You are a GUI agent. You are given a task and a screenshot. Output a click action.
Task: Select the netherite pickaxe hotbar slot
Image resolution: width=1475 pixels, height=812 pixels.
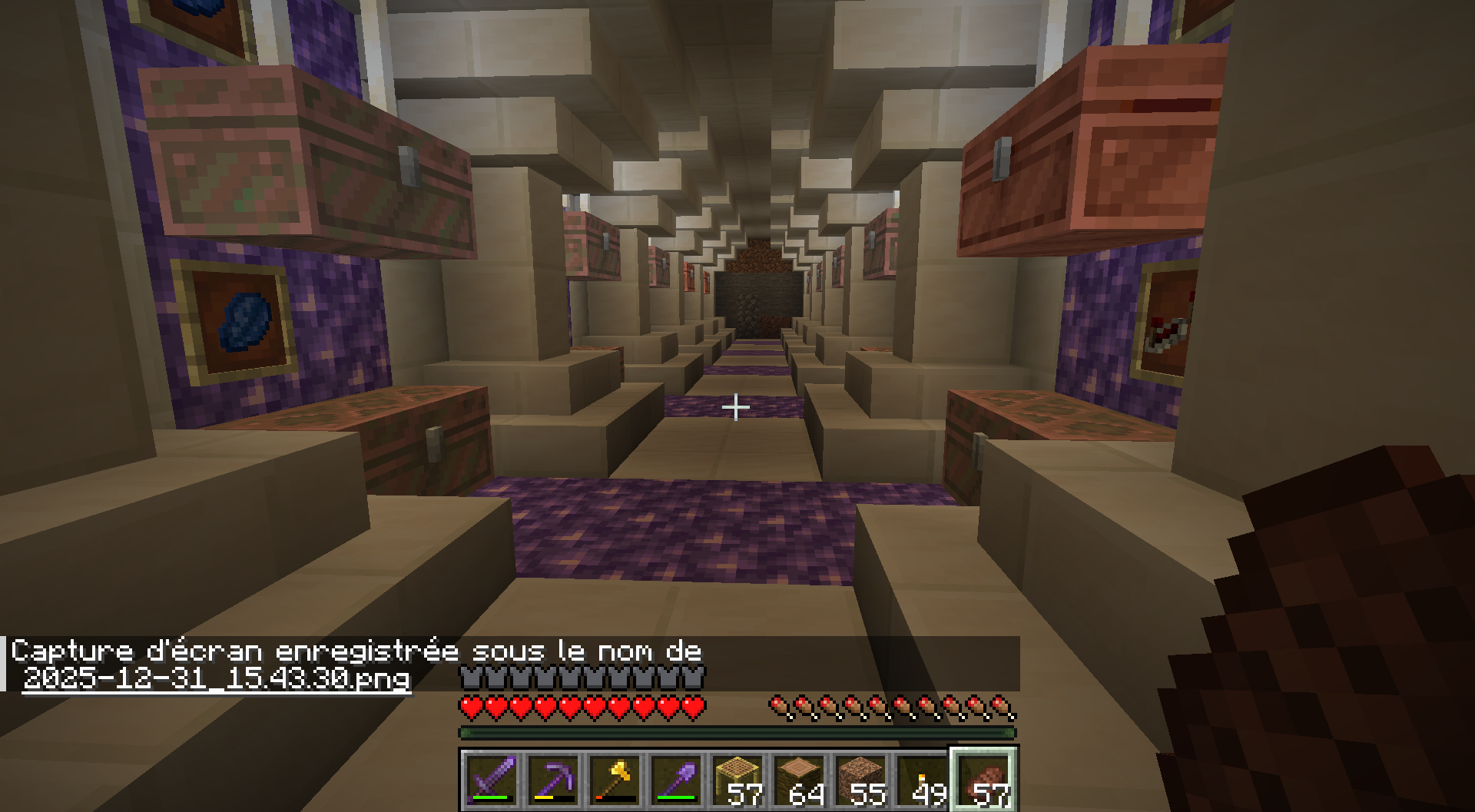pos(552,778)
